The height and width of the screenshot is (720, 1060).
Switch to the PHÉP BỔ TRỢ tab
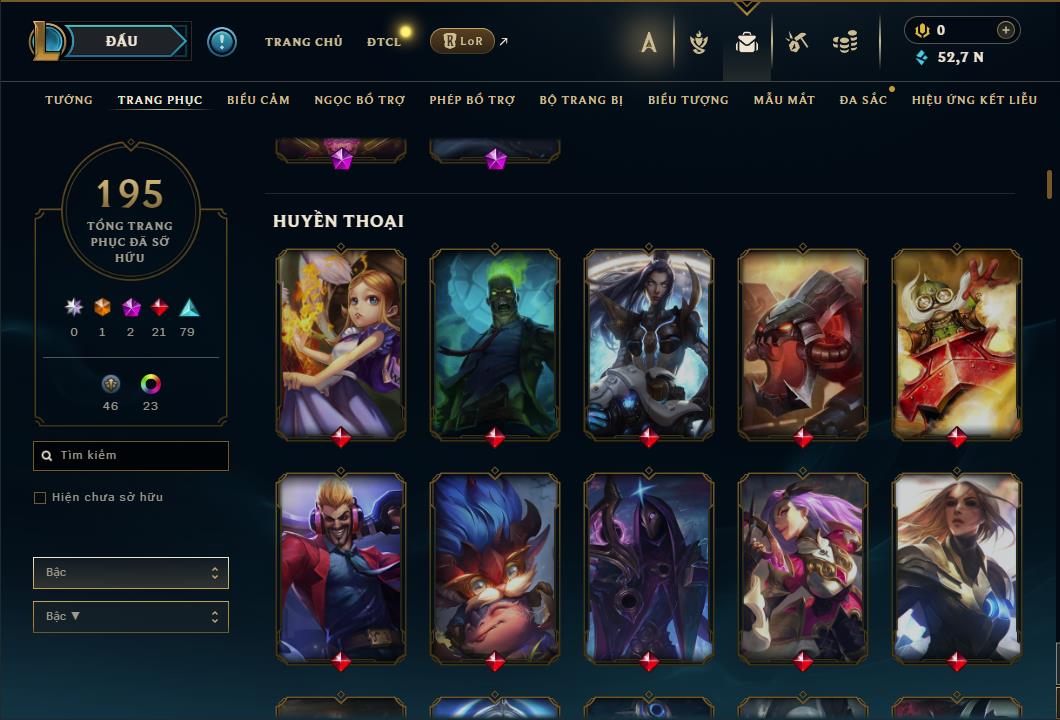coord(472,100)
